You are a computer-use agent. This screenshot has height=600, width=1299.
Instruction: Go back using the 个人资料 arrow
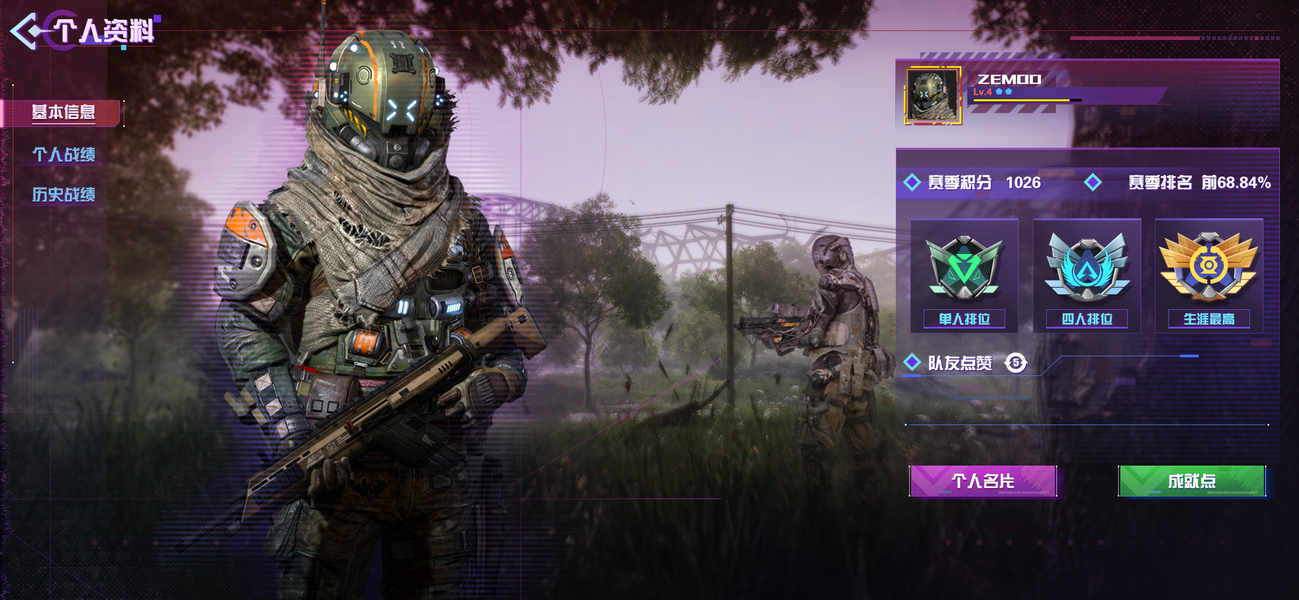coord(27,31)
